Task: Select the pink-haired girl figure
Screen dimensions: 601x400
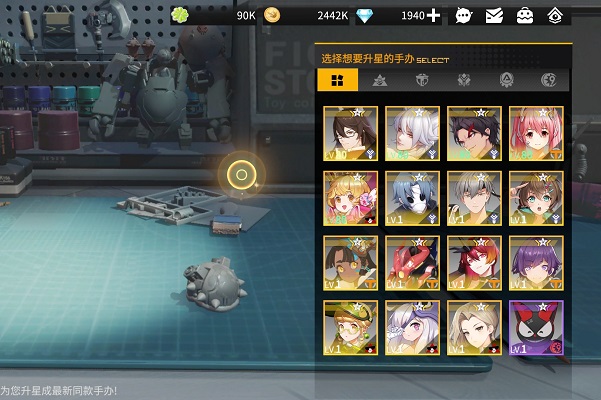Action: click(x=536, y=133)
